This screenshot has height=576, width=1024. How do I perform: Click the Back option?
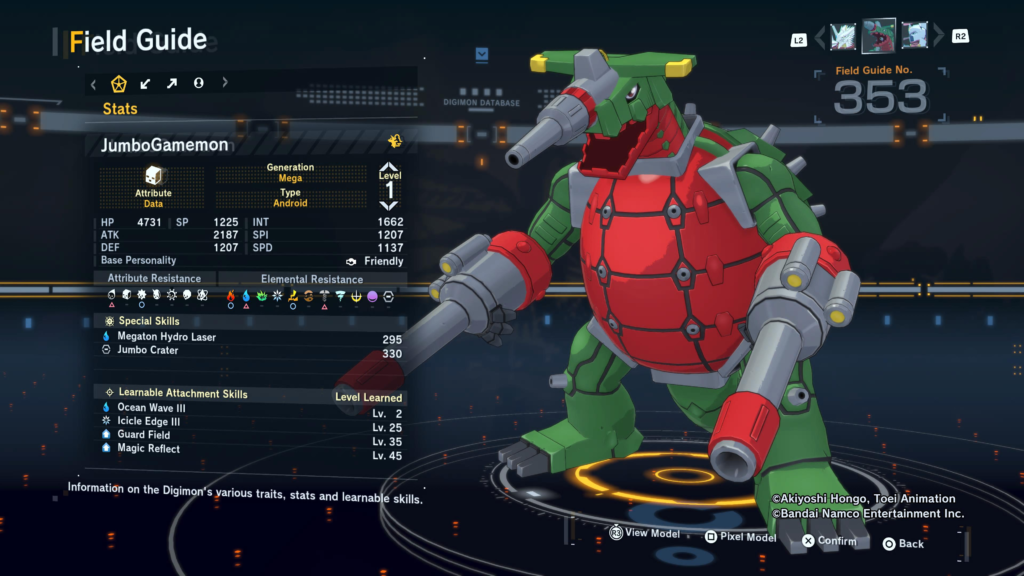(902, 544)
